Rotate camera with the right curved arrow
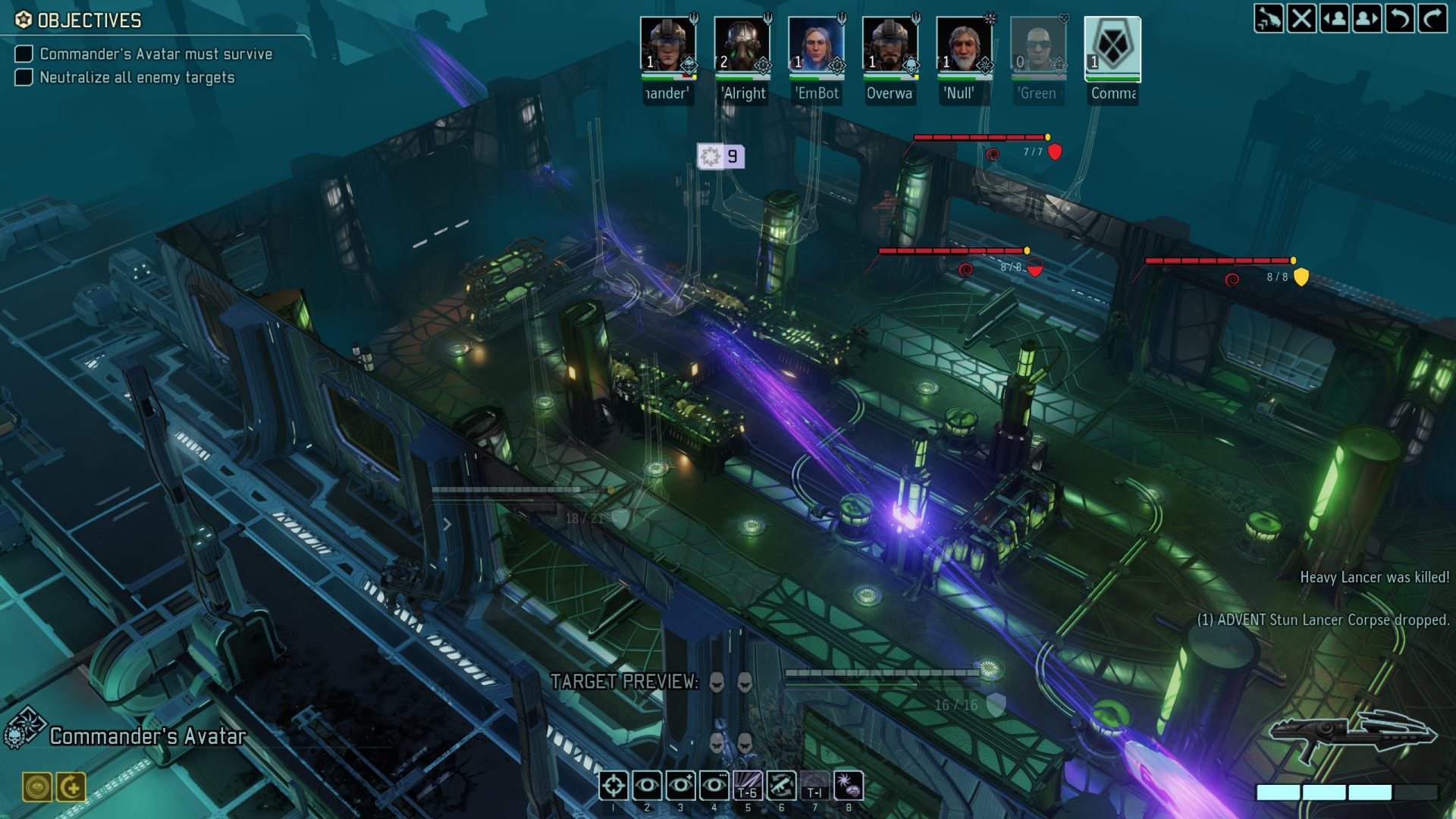The image size is (1456, 819). coord(1432,18)
